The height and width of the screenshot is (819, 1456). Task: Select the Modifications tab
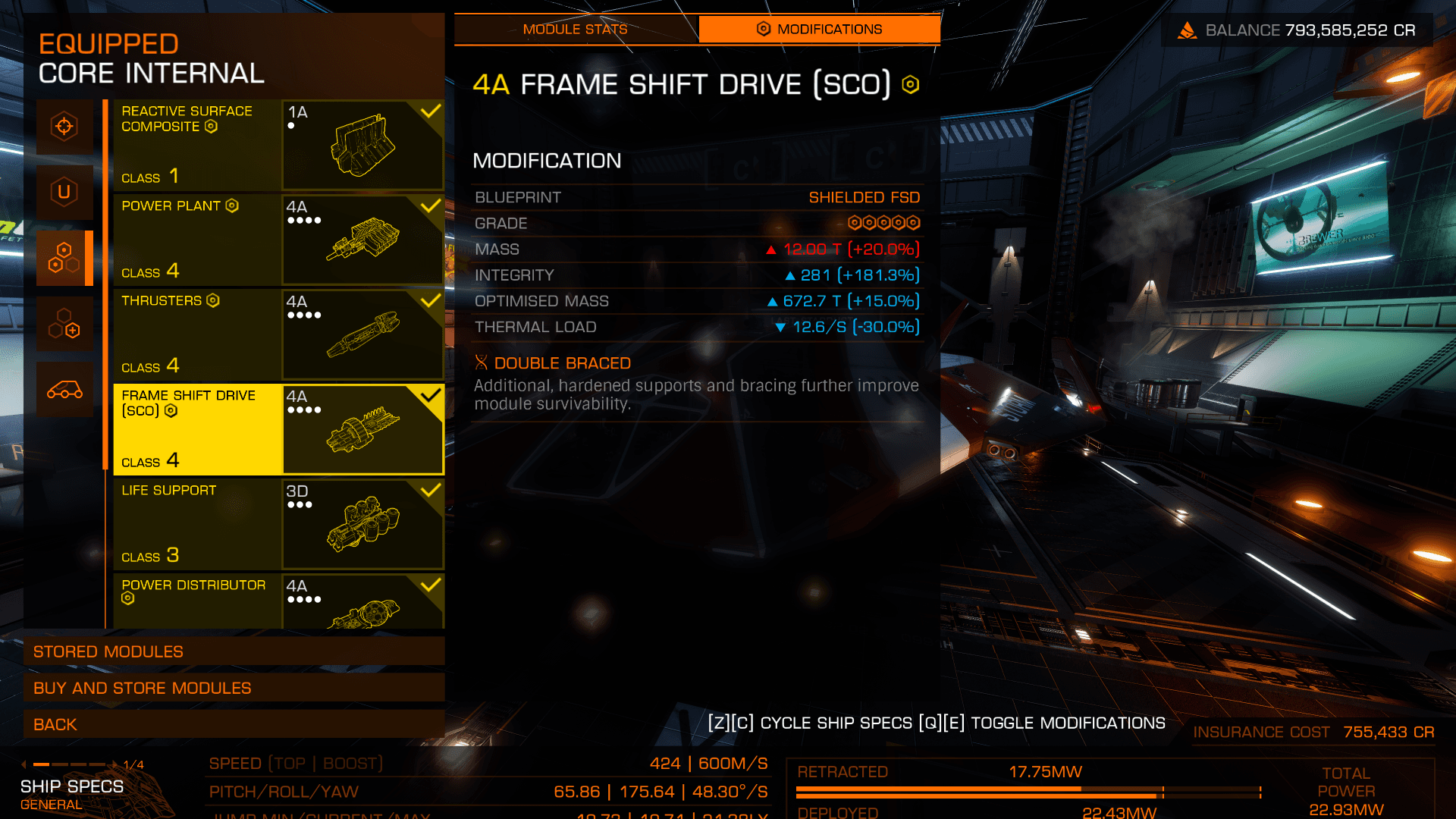(819, 30)
